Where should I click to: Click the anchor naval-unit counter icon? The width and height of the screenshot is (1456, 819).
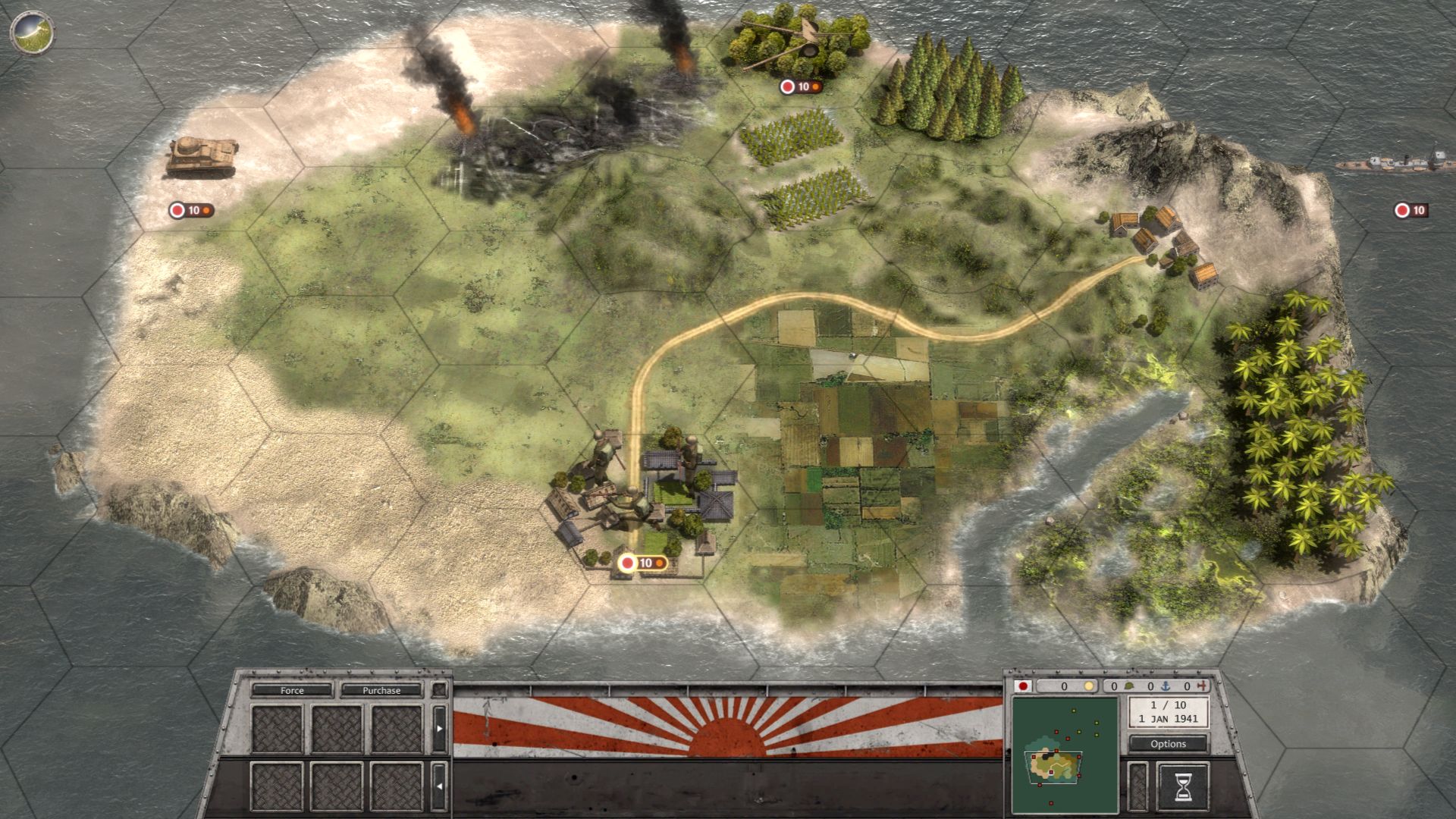pos(1165,686)
